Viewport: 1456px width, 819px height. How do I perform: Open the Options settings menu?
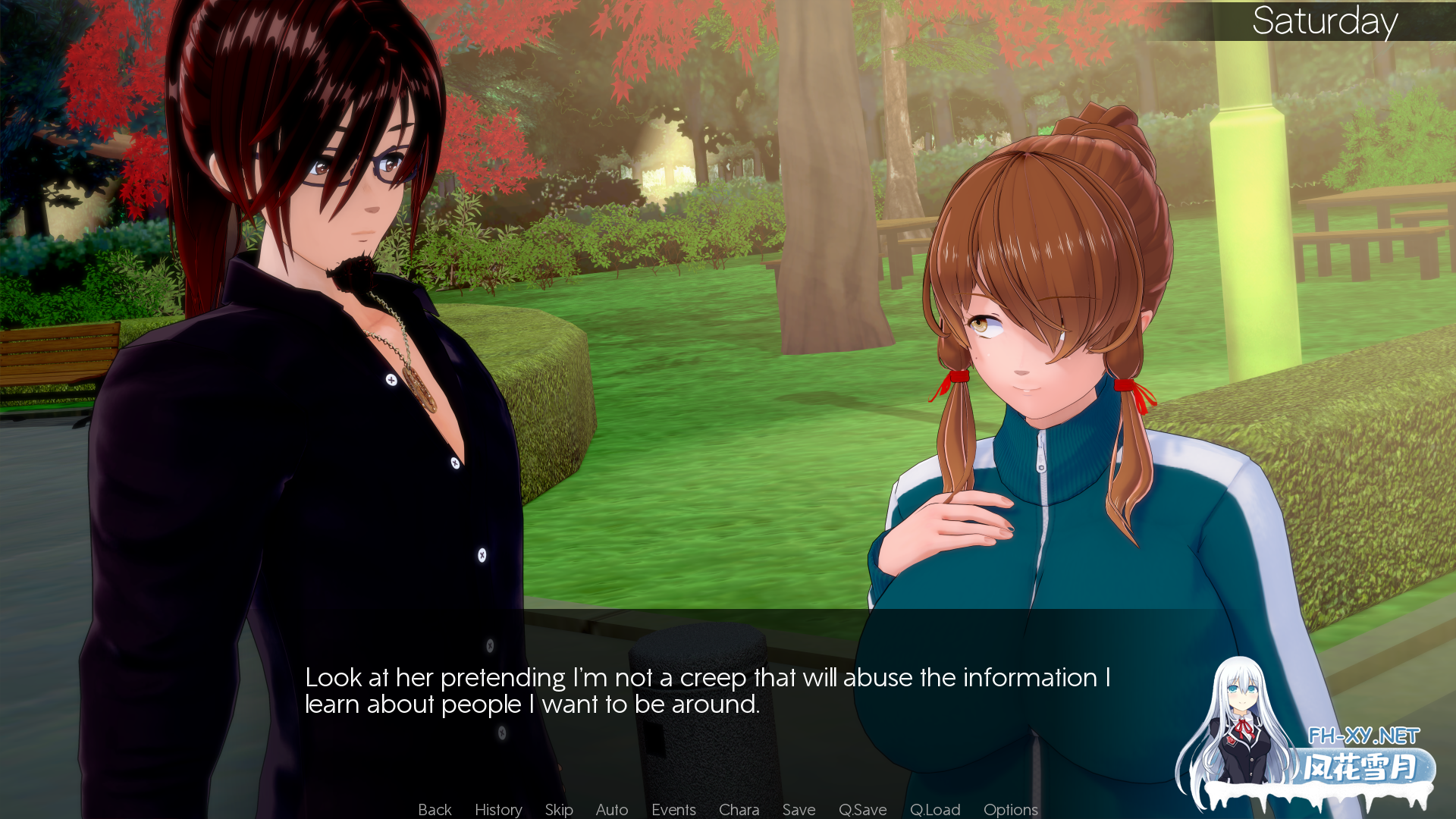(1009, 809)
